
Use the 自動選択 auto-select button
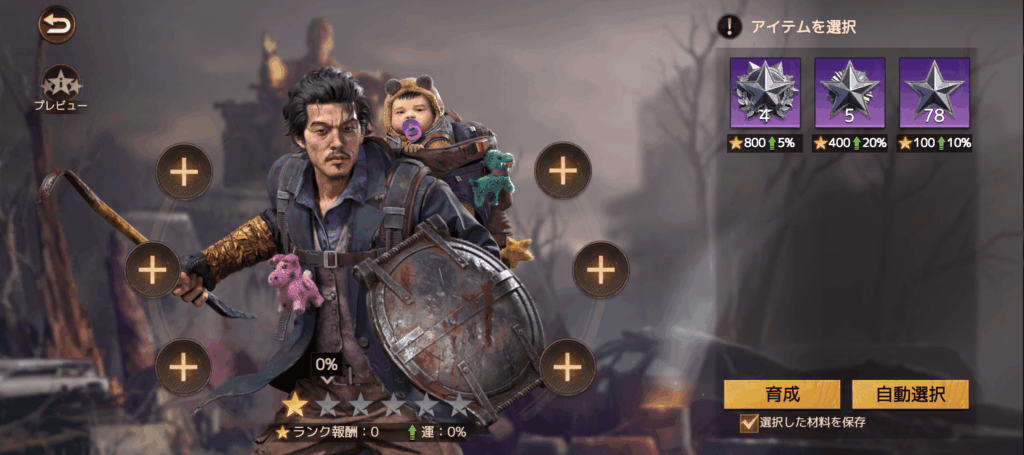[910, 394]
